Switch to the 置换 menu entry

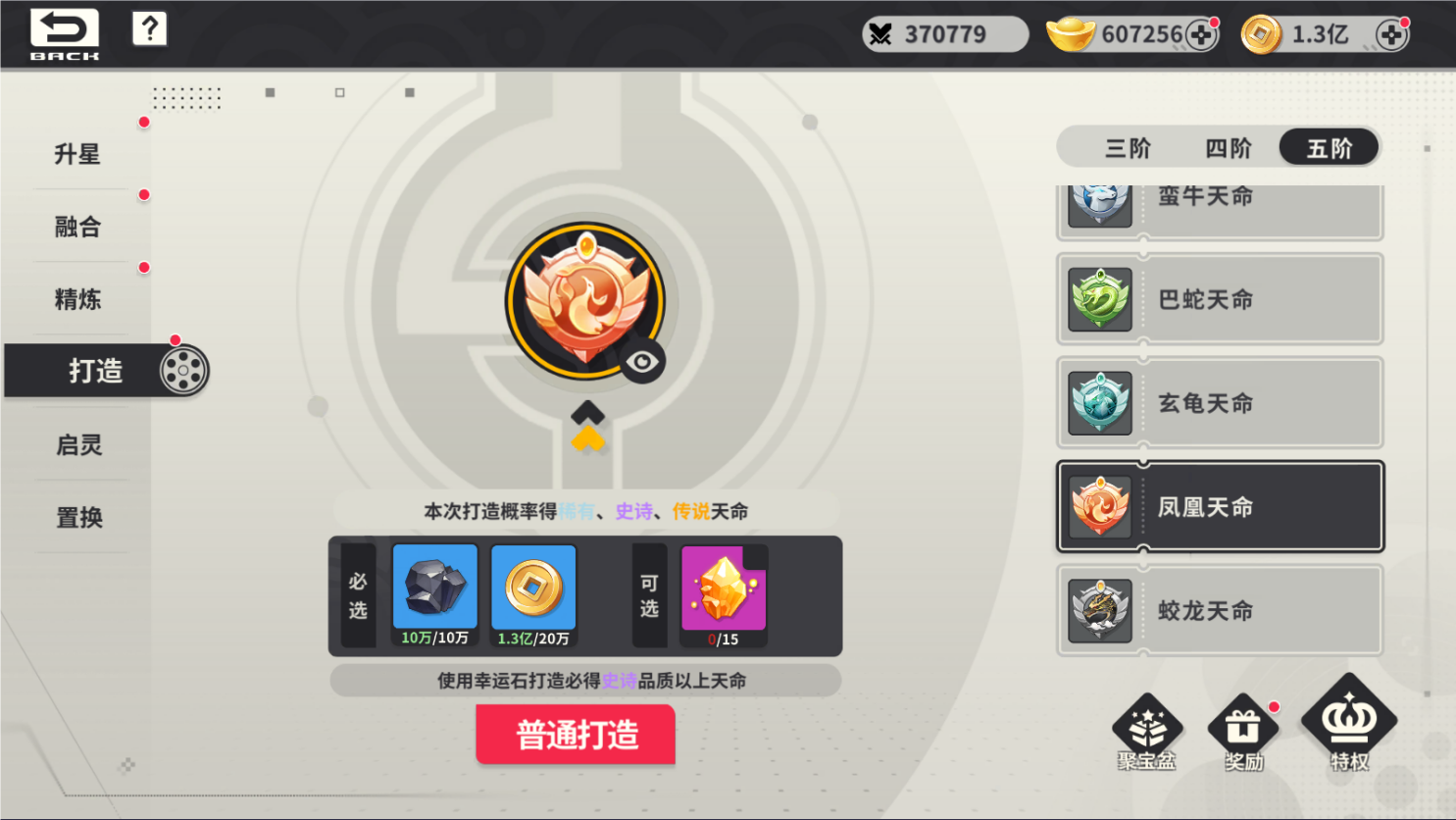(x=78, y=517)
